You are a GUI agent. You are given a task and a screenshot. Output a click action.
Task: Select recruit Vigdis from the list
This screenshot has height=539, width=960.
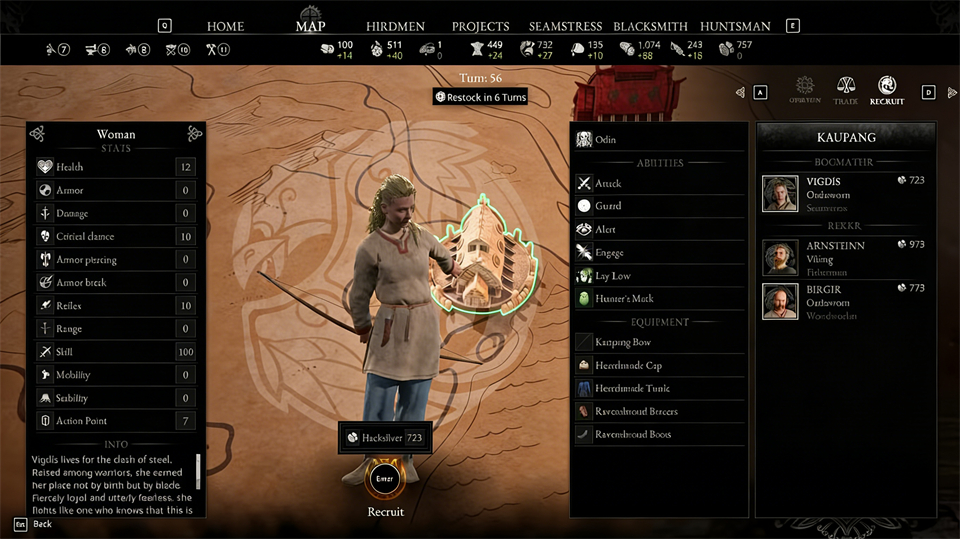tap(845, 193)
